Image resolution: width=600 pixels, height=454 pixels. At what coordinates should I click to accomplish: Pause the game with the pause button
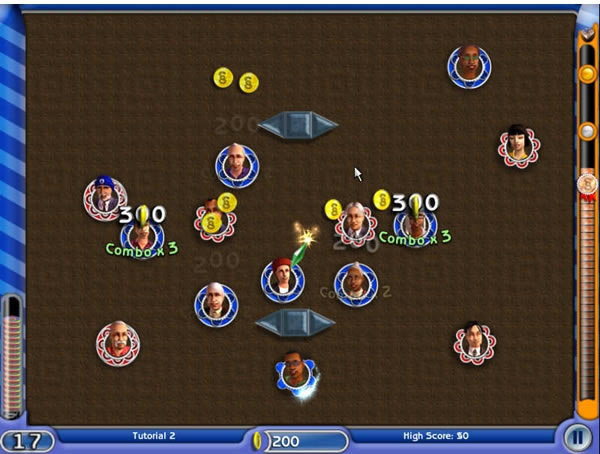pyautogui.click(x=576, y=438)
